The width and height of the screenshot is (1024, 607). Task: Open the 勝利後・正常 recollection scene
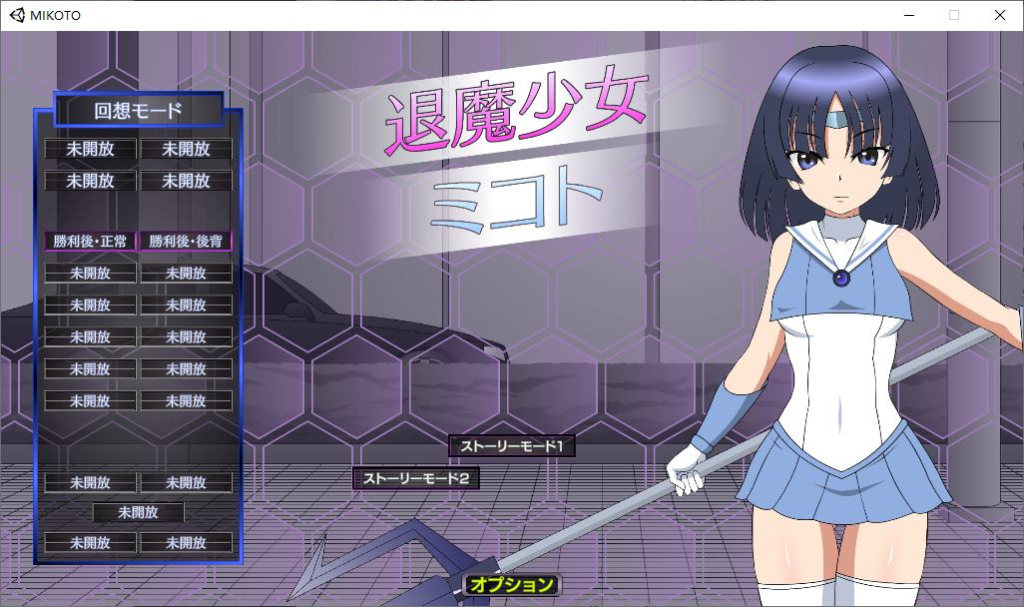(90, 241)
